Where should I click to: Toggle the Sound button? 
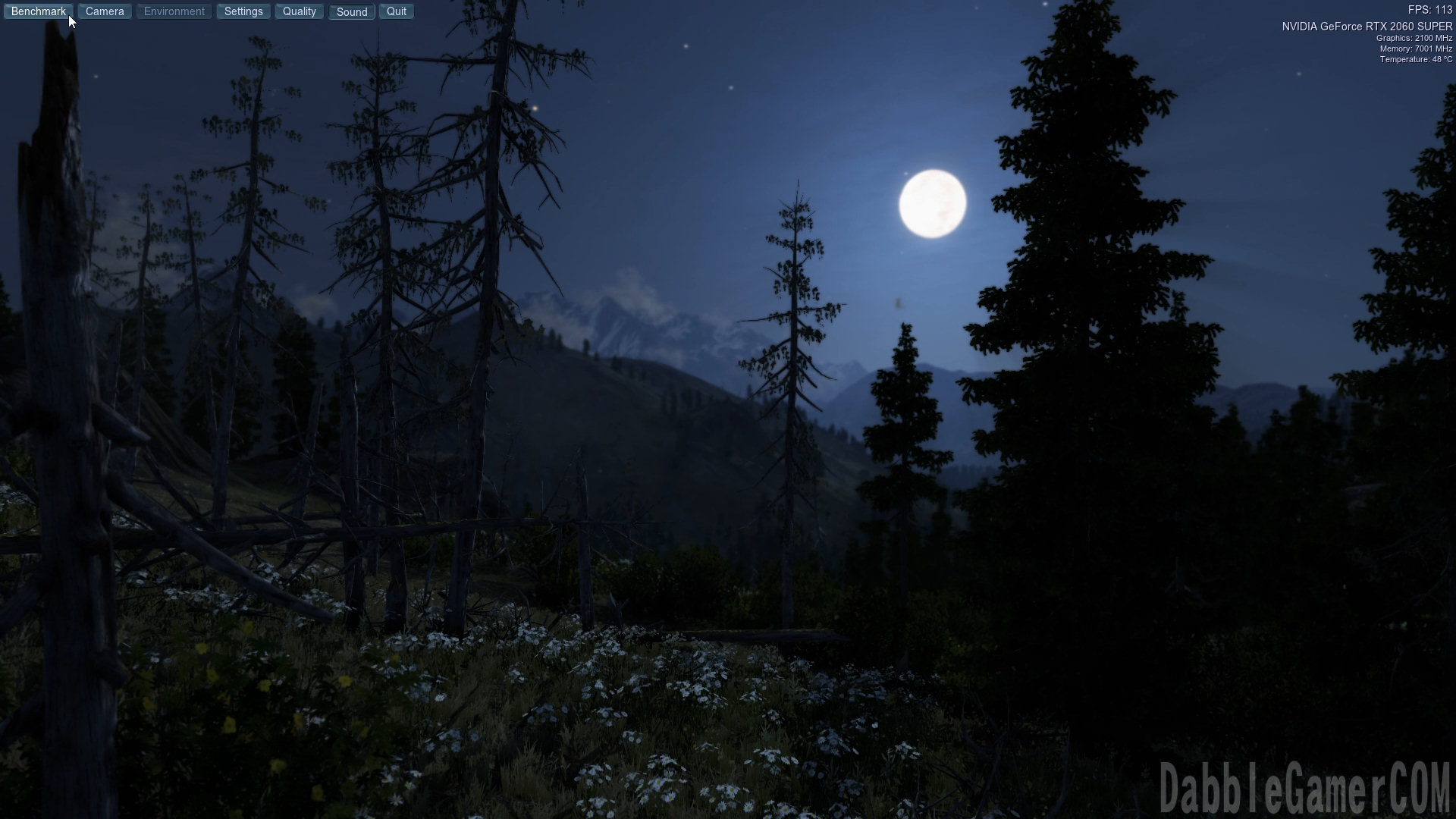(351, 12)
